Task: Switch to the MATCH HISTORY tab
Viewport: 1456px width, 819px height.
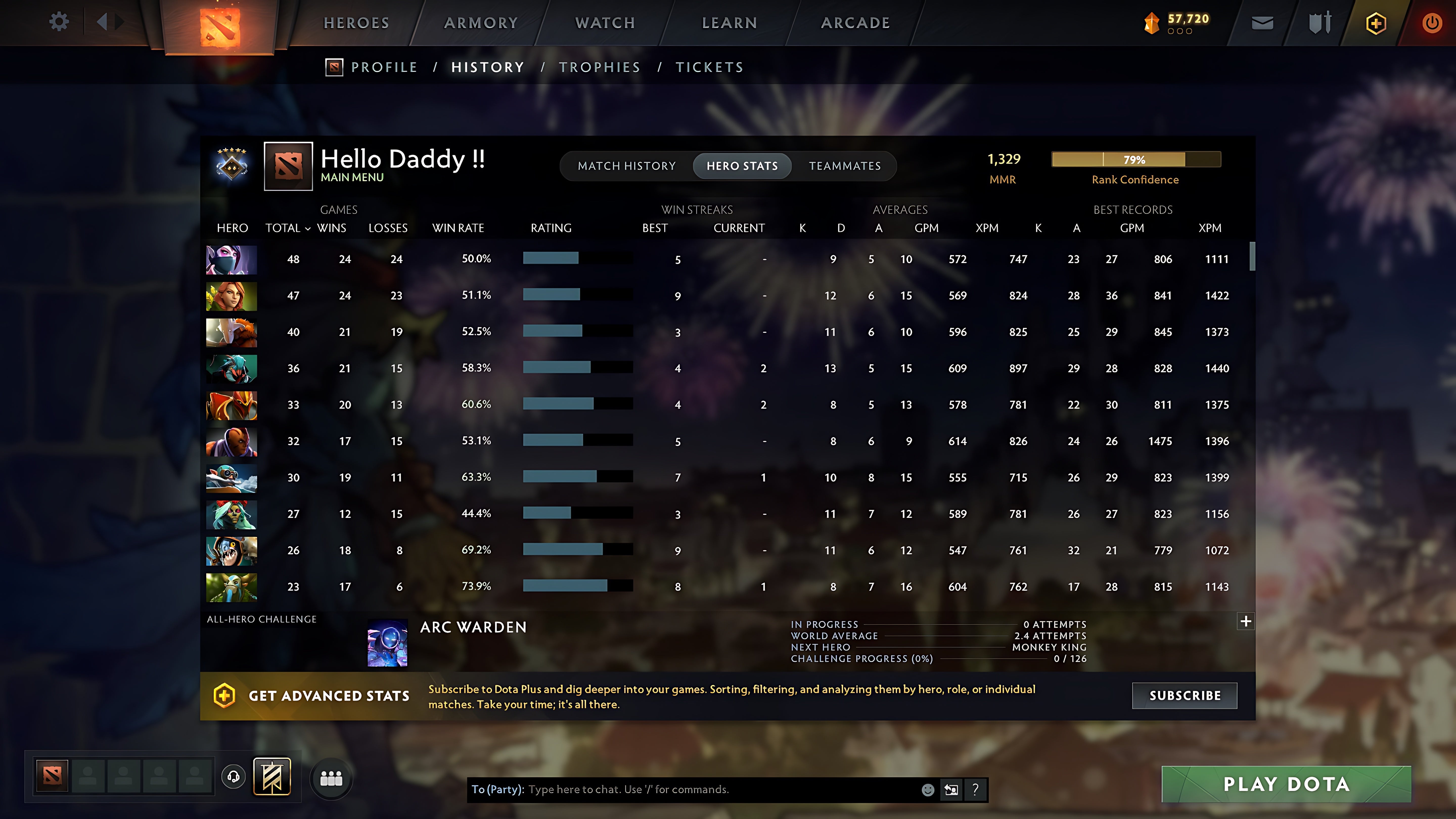Action: [x=626, y=166]
